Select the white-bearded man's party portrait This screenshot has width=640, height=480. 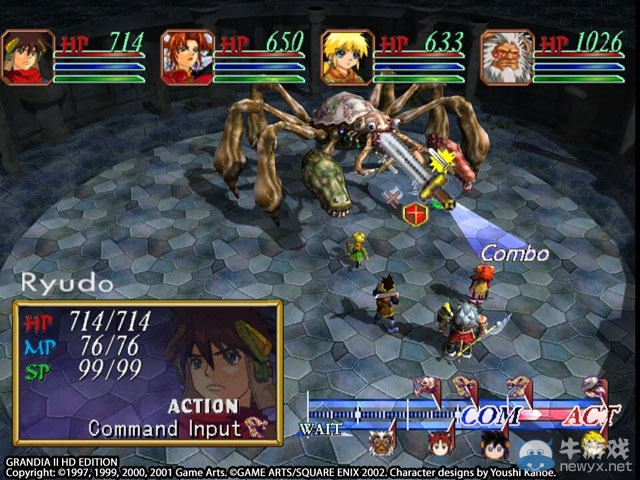[x=507, y=57]
